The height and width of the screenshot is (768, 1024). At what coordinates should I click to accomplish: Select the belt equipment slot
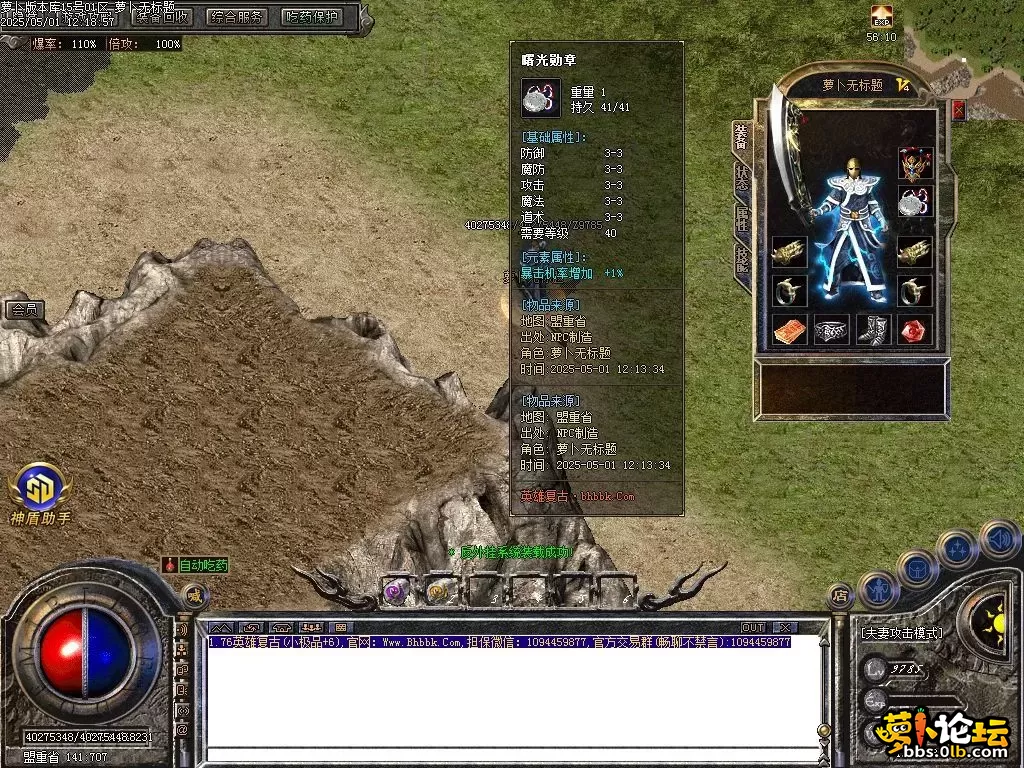click(x=831, y=329)
